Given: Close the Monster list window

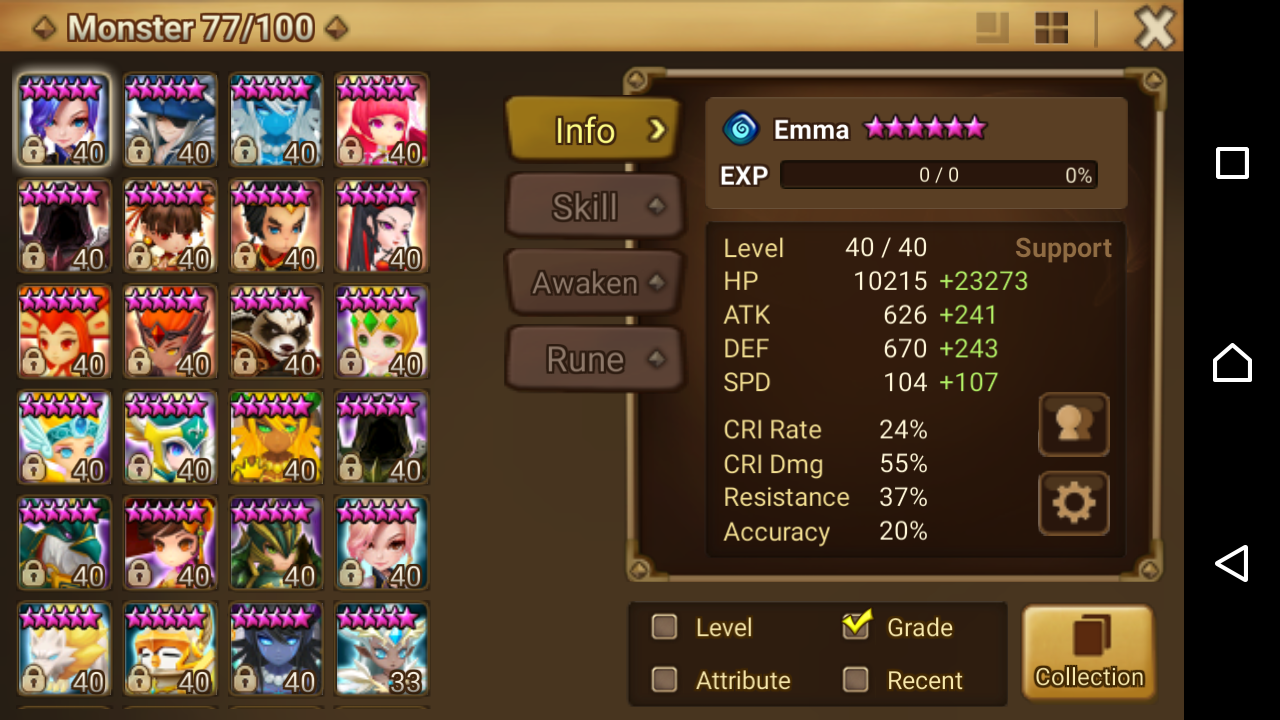Looking at the screenshot, I should click(x=1153, y=28).
